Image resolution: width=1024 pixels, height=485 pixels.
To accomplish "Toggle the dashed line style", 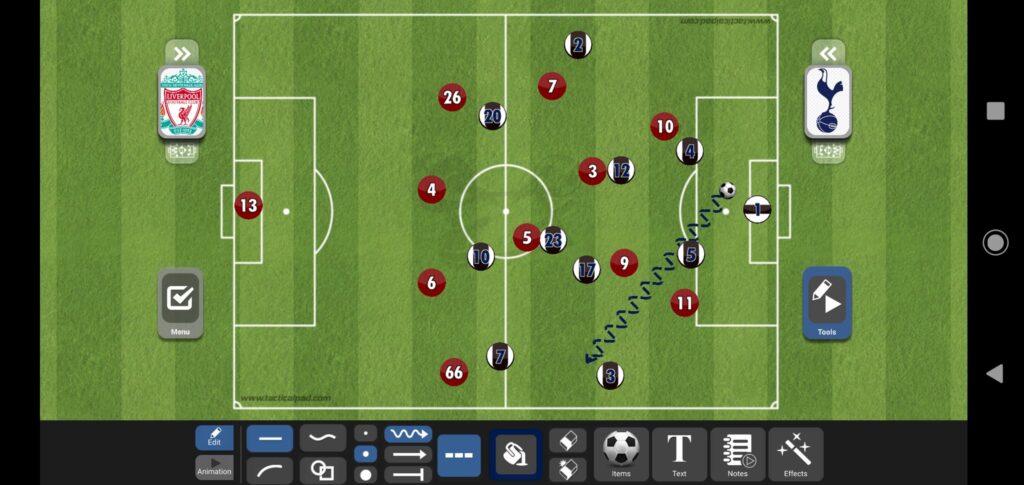I will 459,455.
